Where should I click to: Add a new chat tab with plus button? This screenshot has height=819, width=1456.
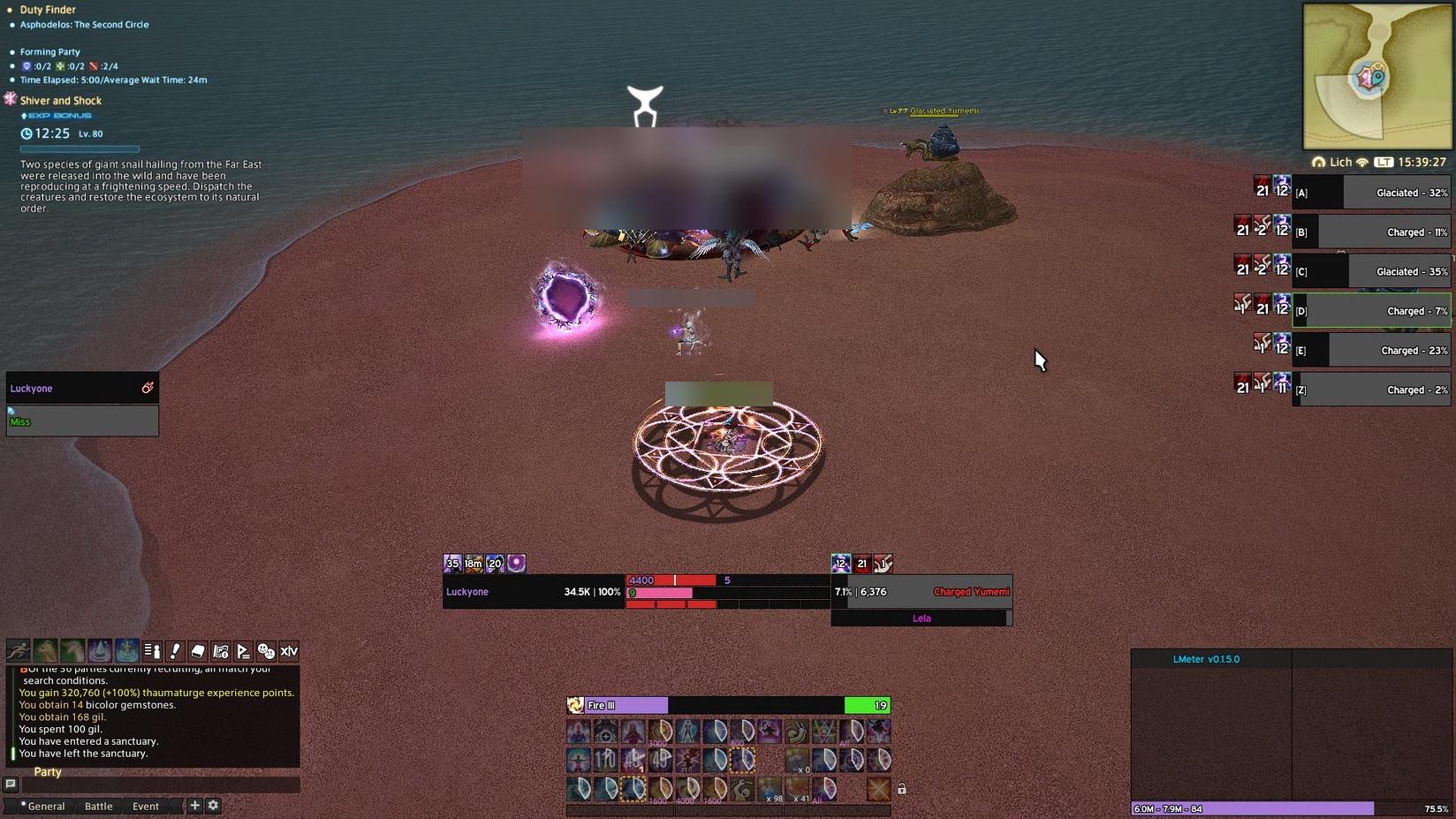click(194, 805)
